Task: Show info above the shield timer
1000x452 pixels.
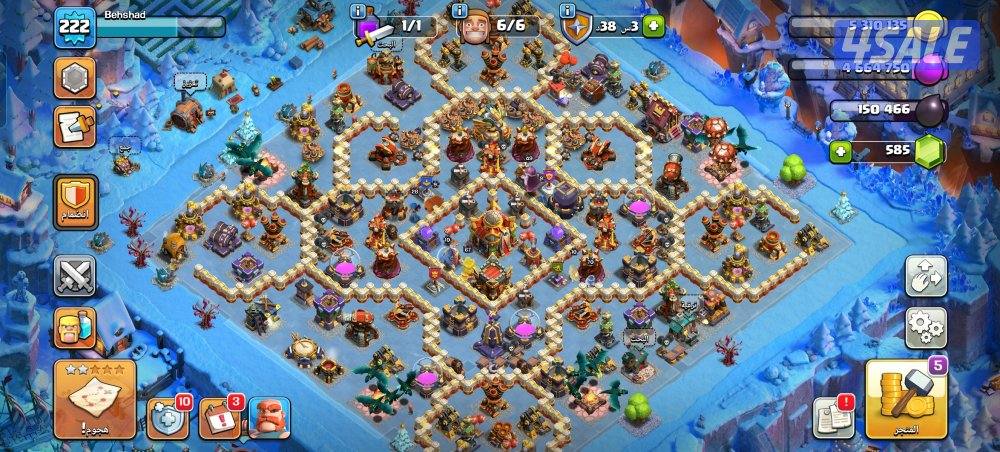Action: pos(569,10)
